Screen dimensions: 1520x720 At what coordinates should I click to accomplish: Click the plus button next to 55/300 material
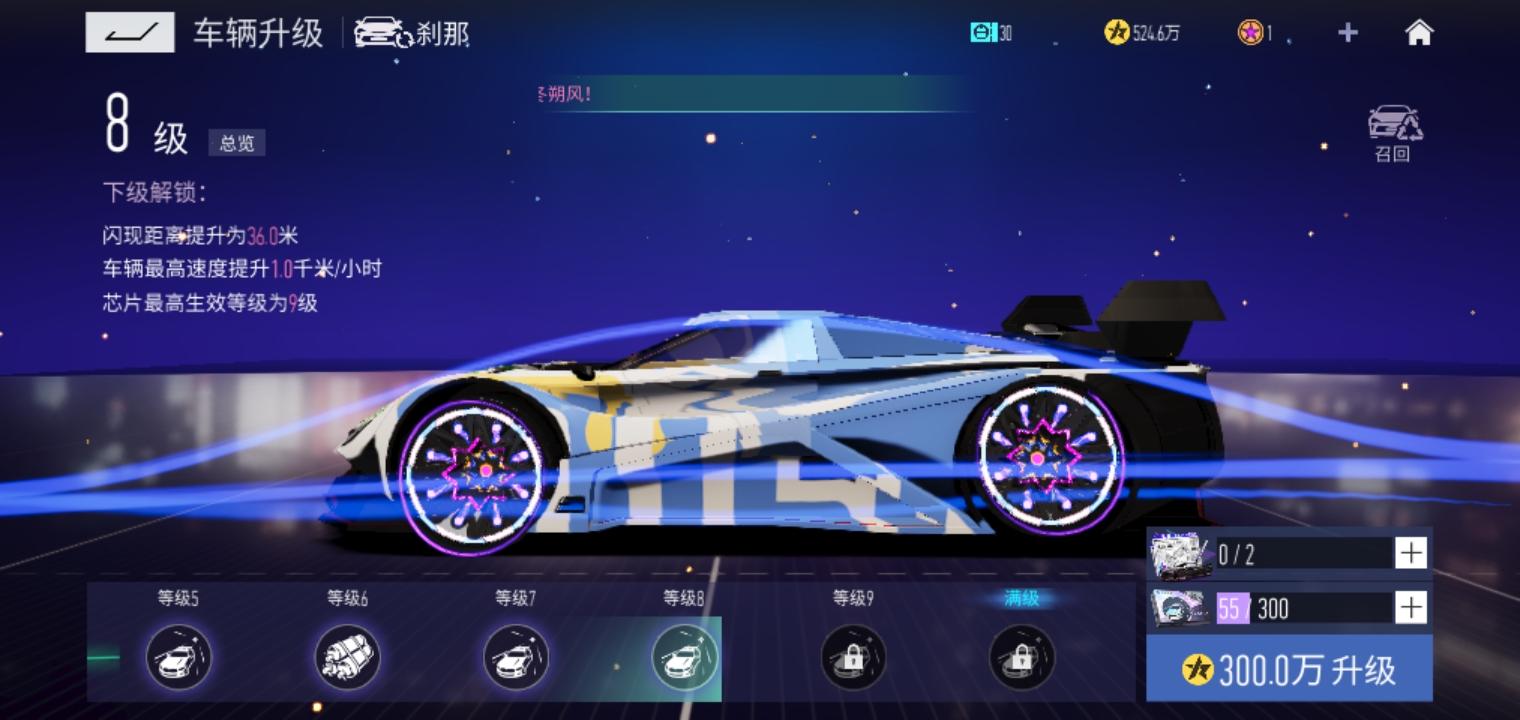(x=1411, y=607)
